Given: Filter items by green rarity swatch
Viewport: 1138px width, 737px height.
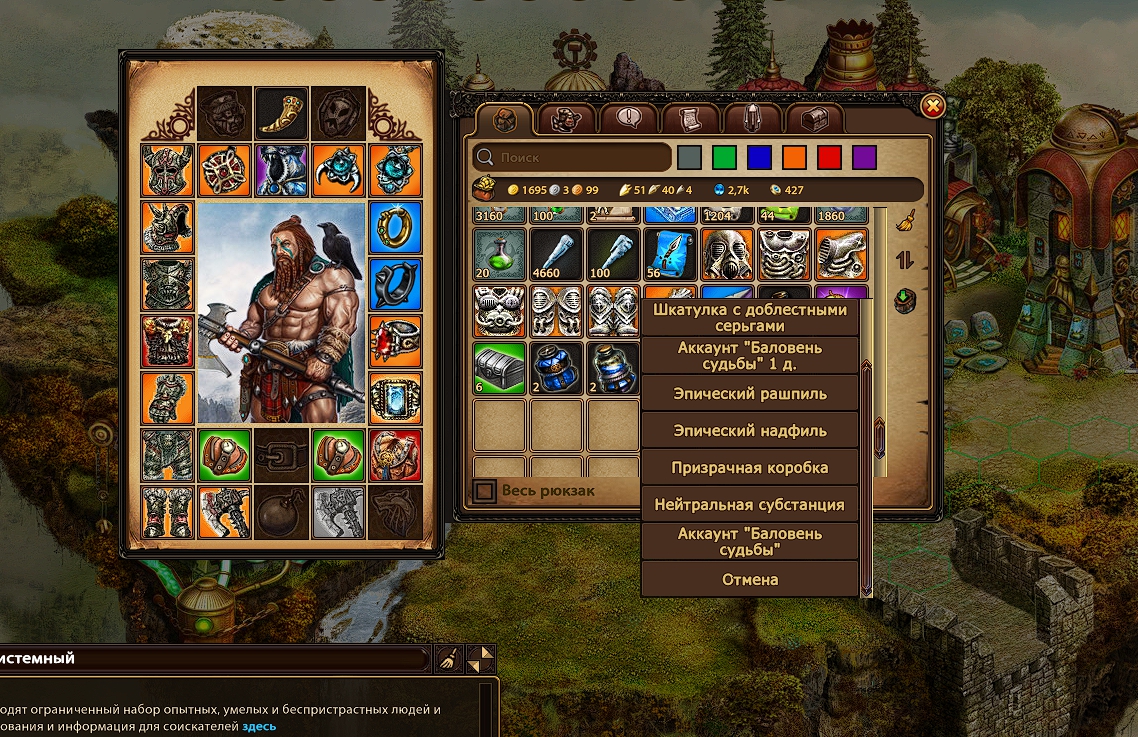Looking at the screenshot, I should [x=725, y=157].
